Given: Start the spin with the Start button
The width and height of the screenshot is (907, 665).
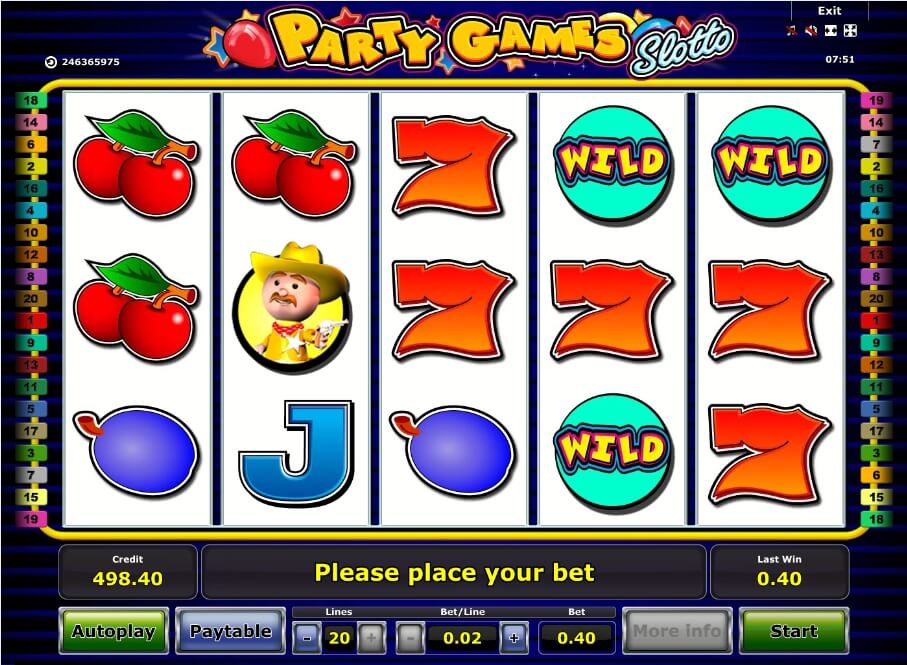Looking at the screenshot, I should [x=794, y=631].
